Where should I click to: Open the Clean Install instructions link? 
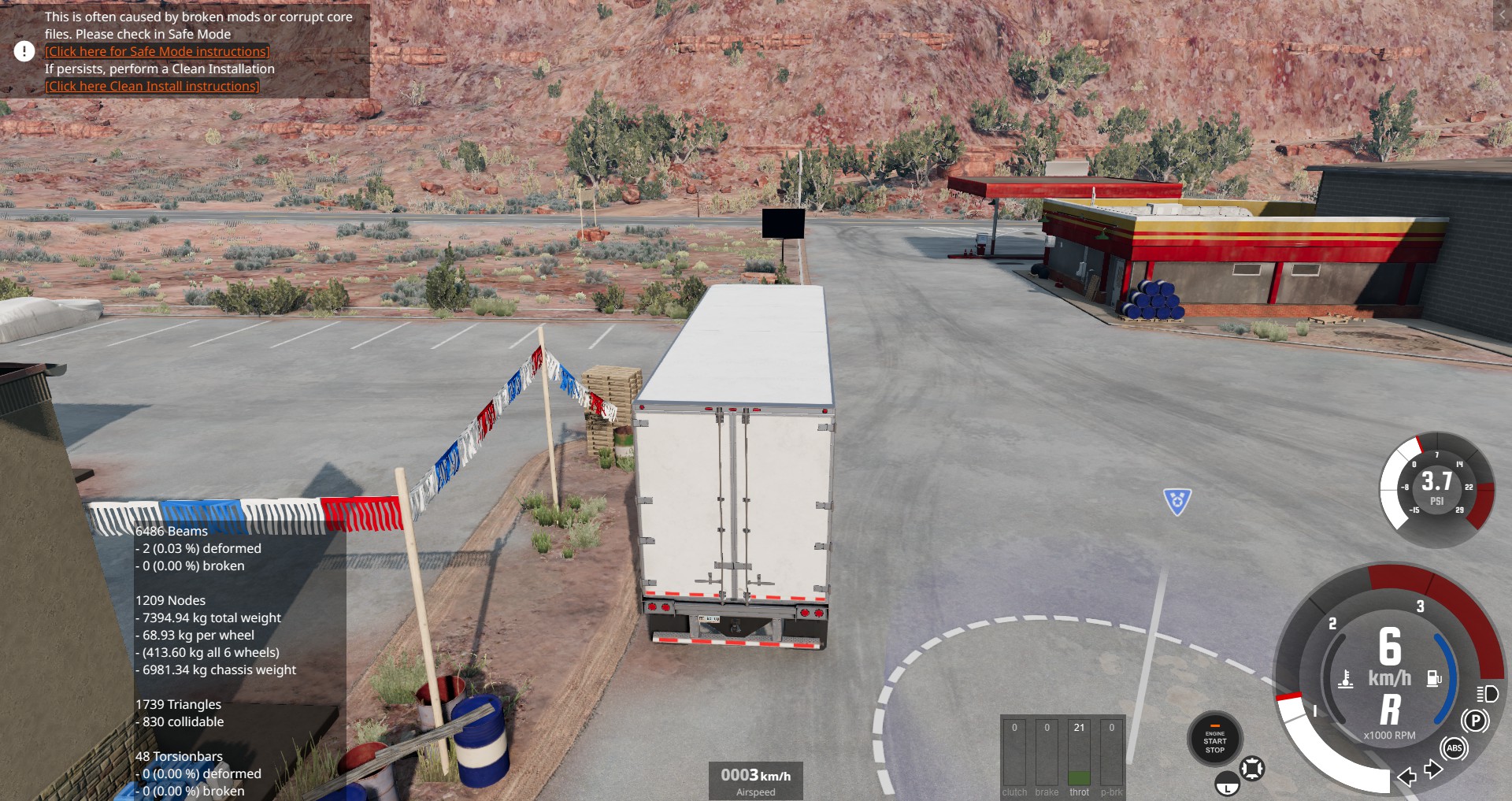pyautogui.click(x=152, y=86)
